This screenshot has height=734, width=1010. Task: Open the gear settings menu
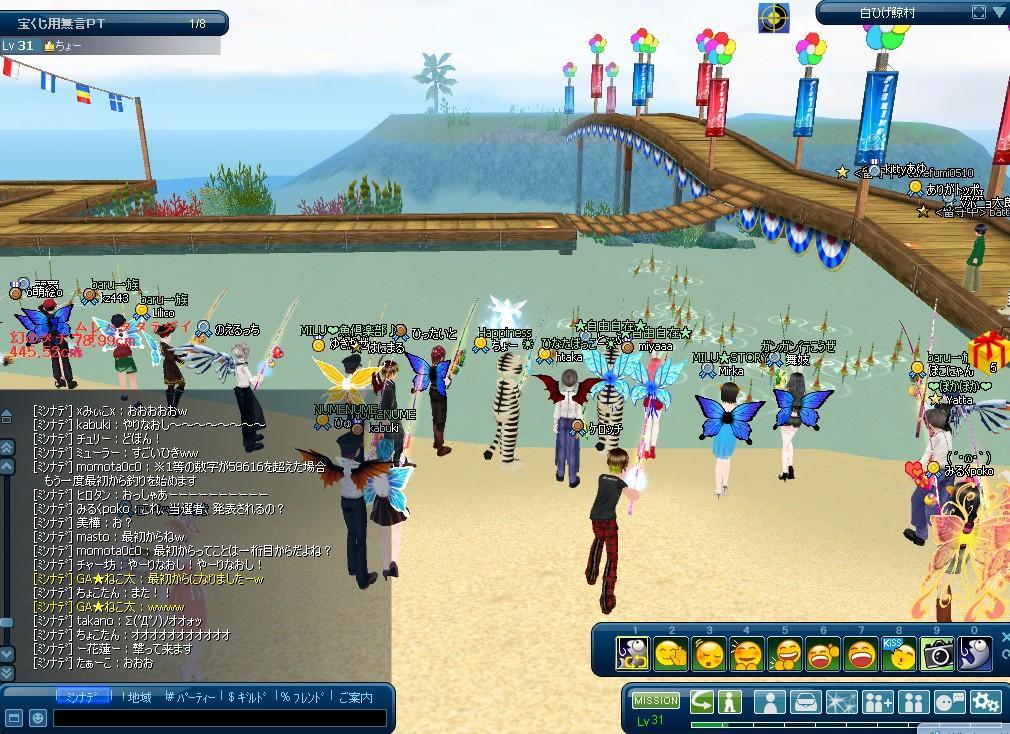pos(987,702)
